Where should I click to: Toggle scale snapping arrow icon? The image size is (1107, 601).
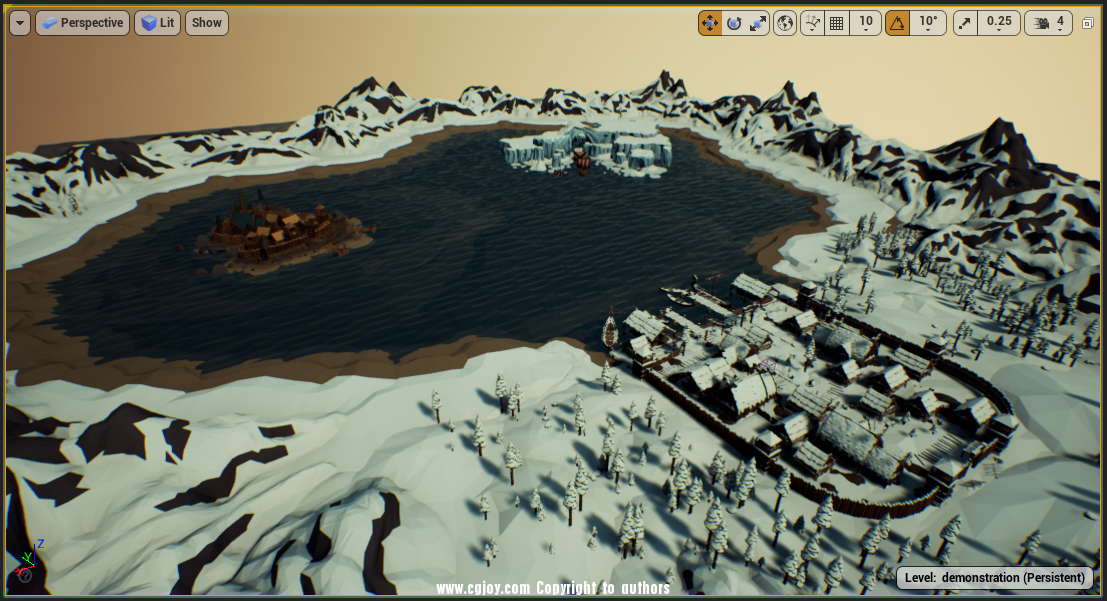point(965,23)
